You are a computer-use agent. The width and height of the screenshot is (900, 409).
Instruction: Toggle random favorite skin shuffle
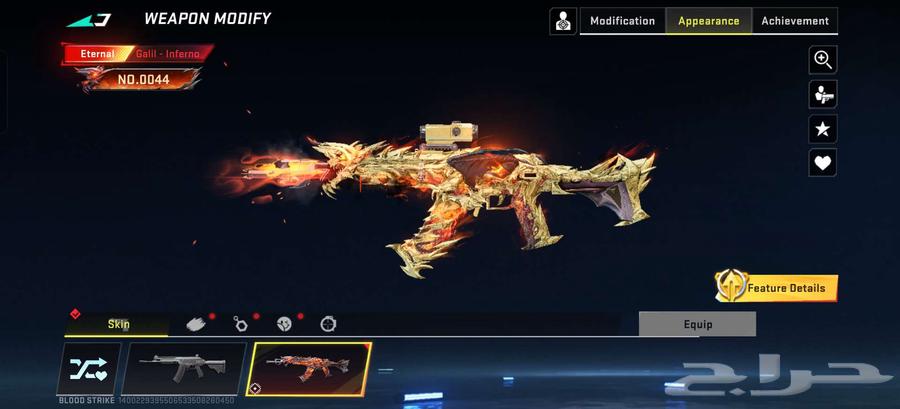pyautogui.click(x=89, y=369)
